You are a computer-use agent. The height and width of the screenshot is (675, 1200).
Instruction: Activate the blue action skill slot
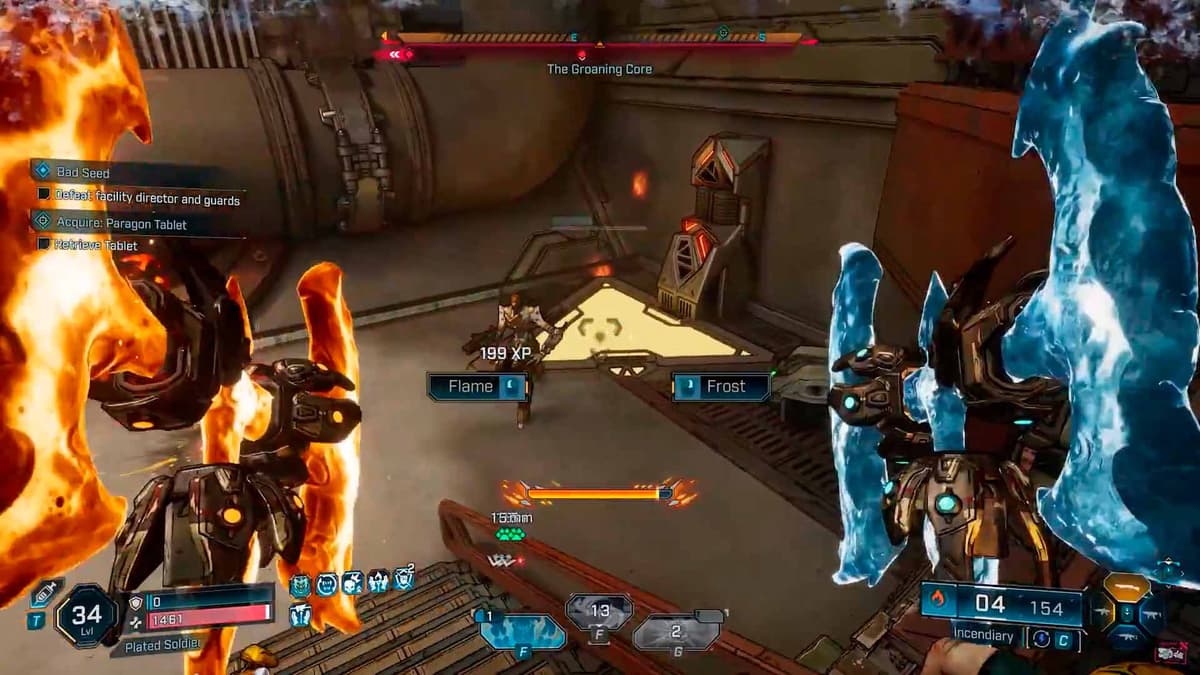(x=521, y=632)
